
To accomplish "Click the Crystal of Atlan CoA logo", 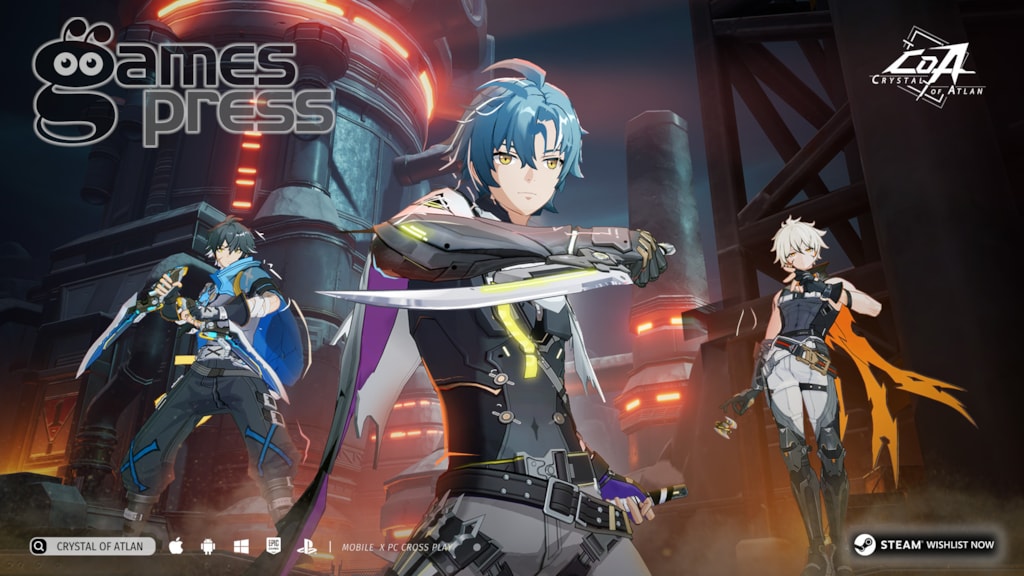I will coord(926,67).
